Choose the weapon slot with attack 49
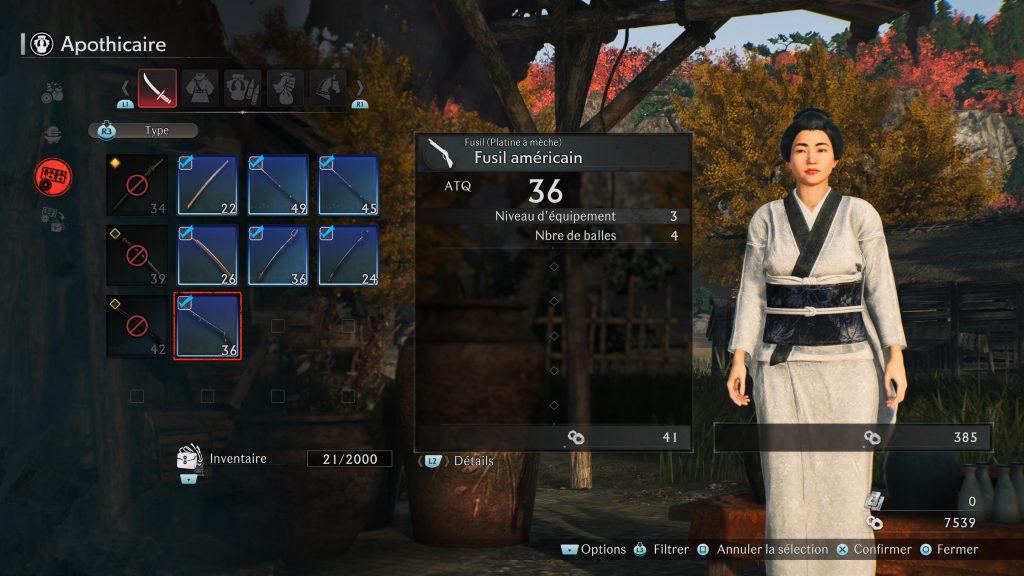The height and width of the screenshot is (576, 1024). [x=278, y=185]
